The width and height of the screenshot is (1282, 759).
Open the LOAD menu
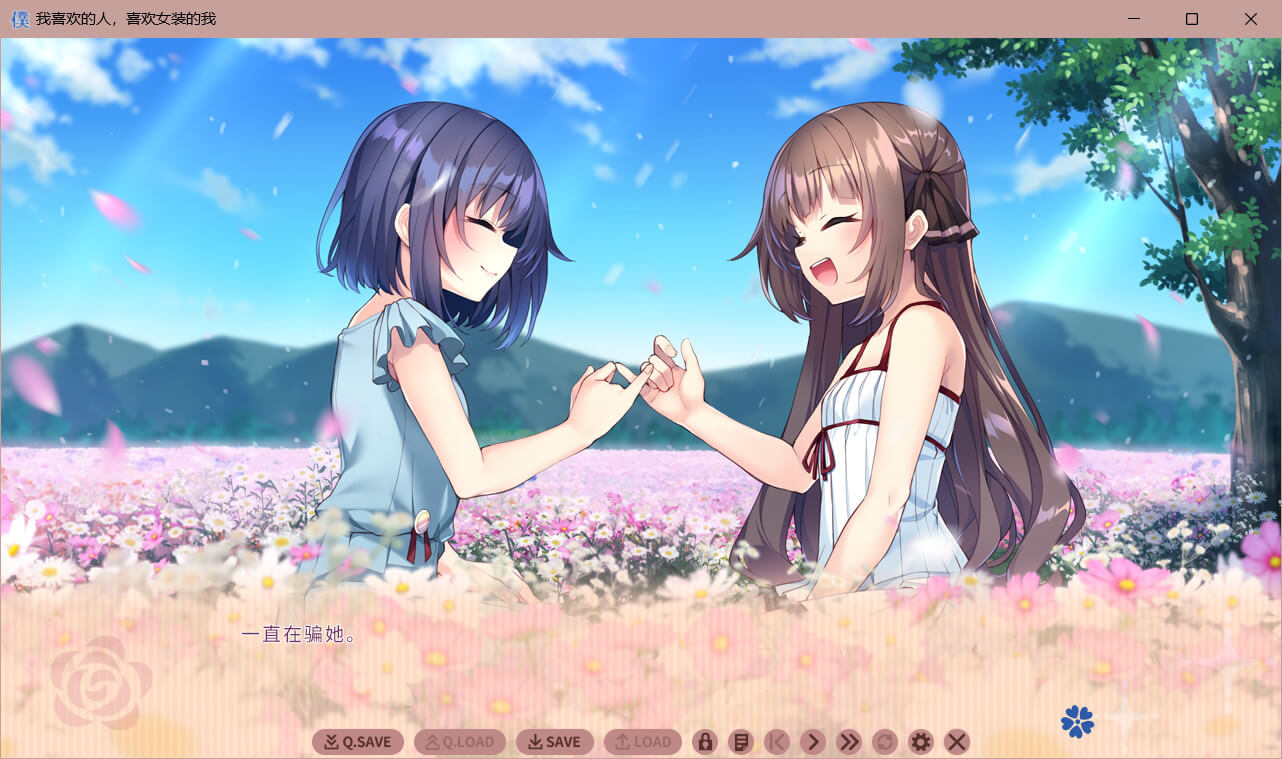pos(643,742)
